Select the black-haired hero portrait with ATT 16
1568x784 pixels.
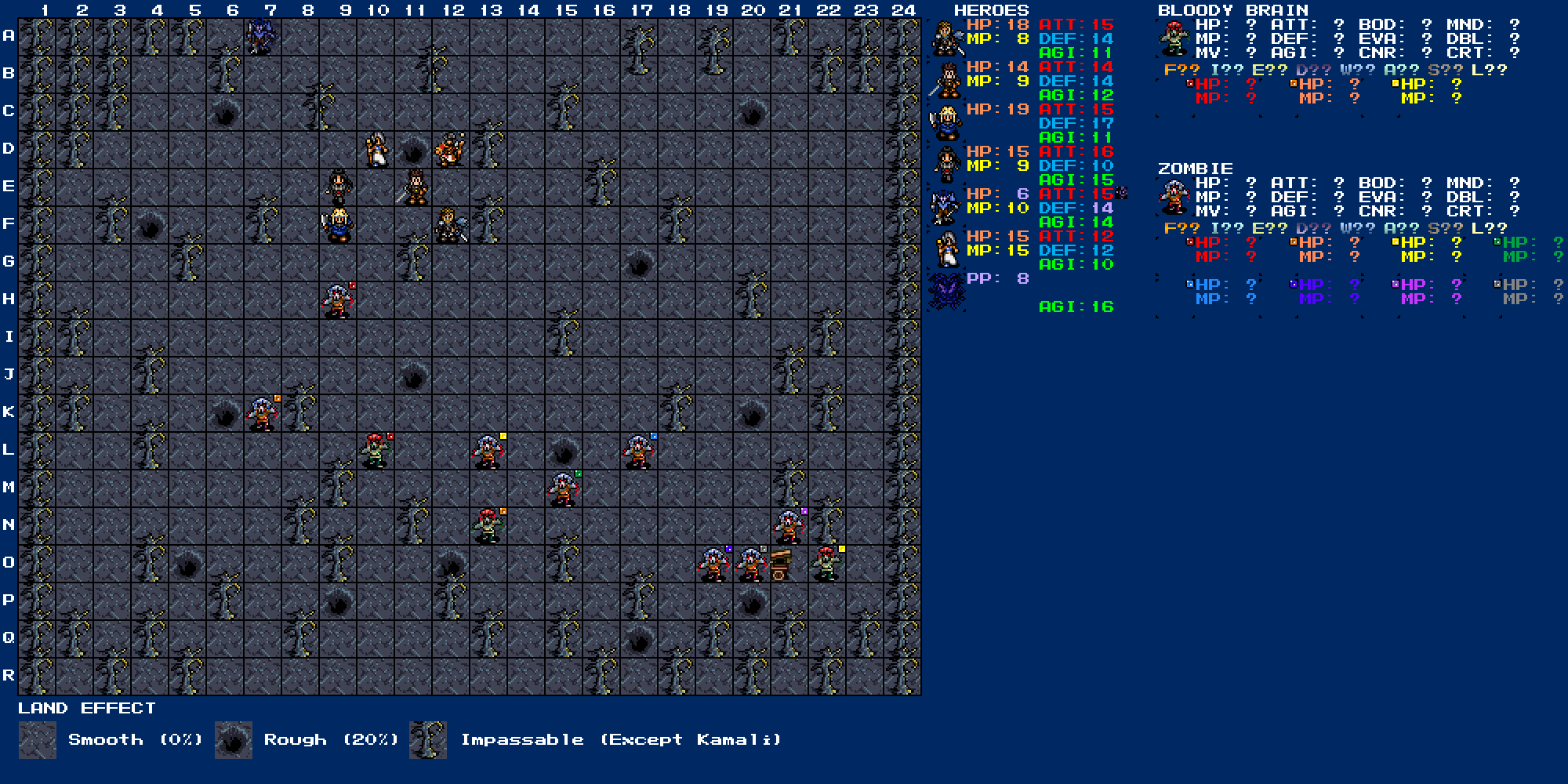pos(946,165)
